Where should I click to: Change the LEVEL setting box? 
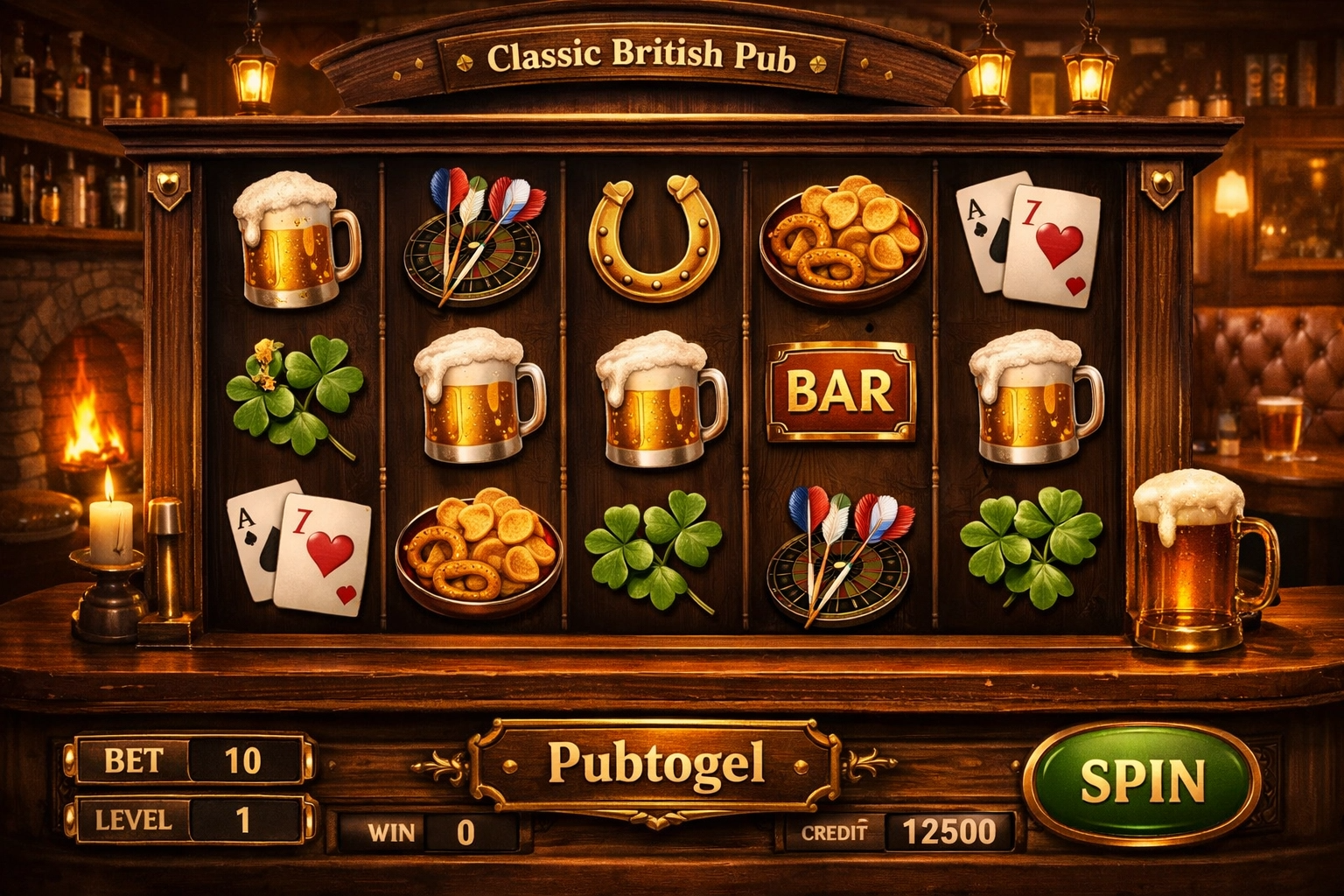242,820
